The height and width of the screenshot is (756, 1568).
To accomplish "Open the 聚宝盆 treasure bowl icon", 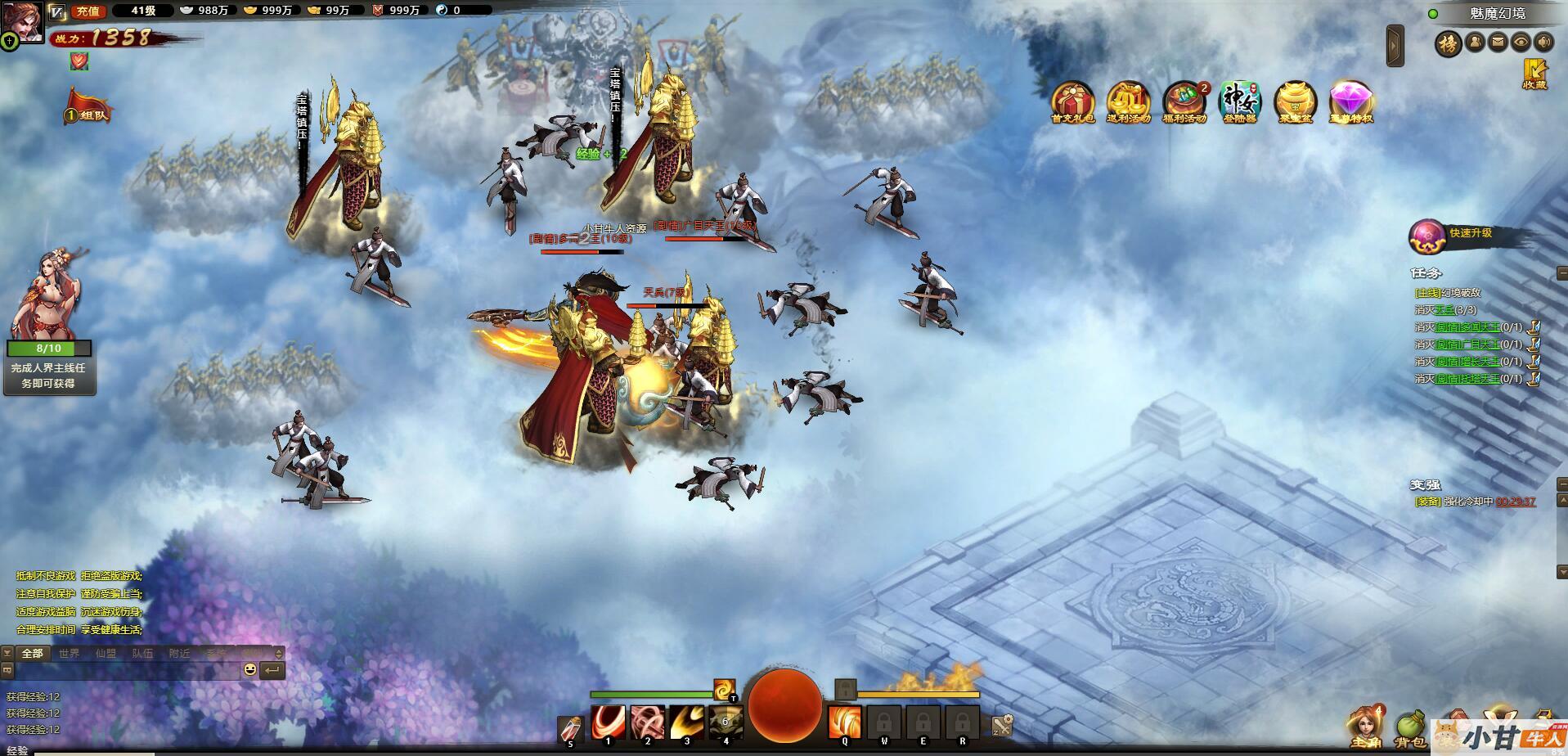I will [x=1295, y=102].
